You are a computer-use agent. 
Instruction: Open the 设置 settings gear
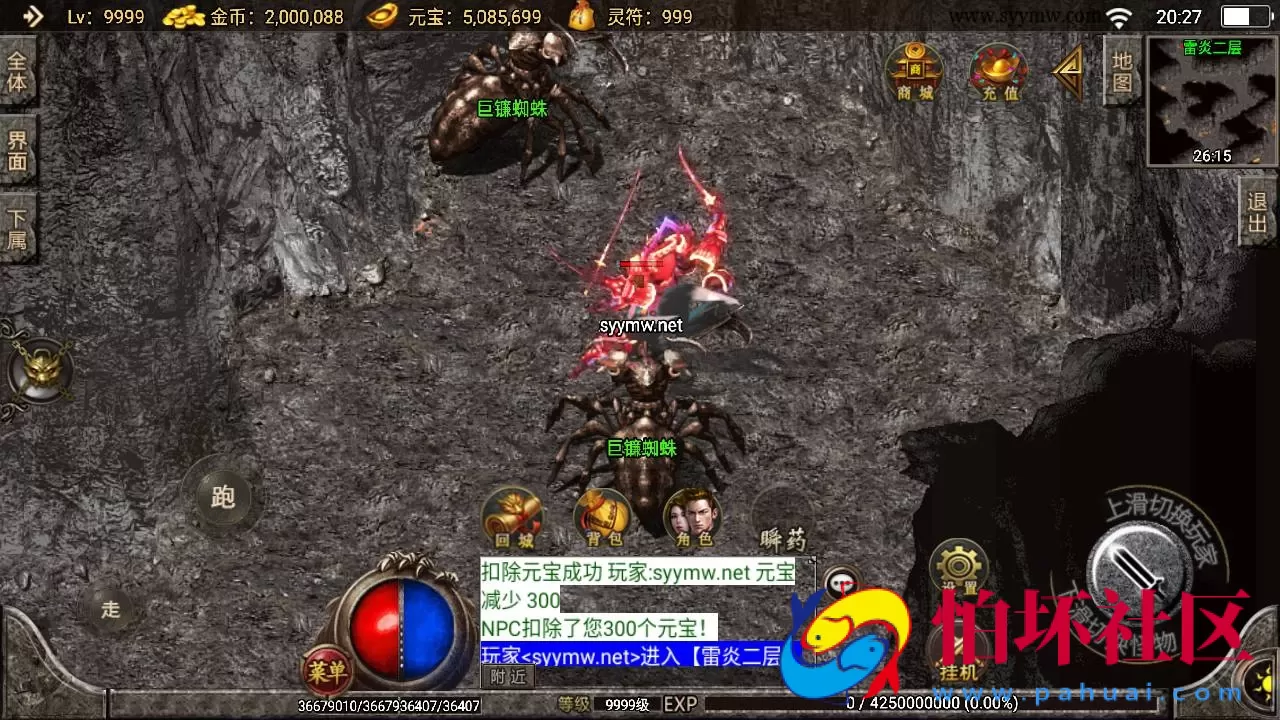pyautogui.click(x=958, y=565)
